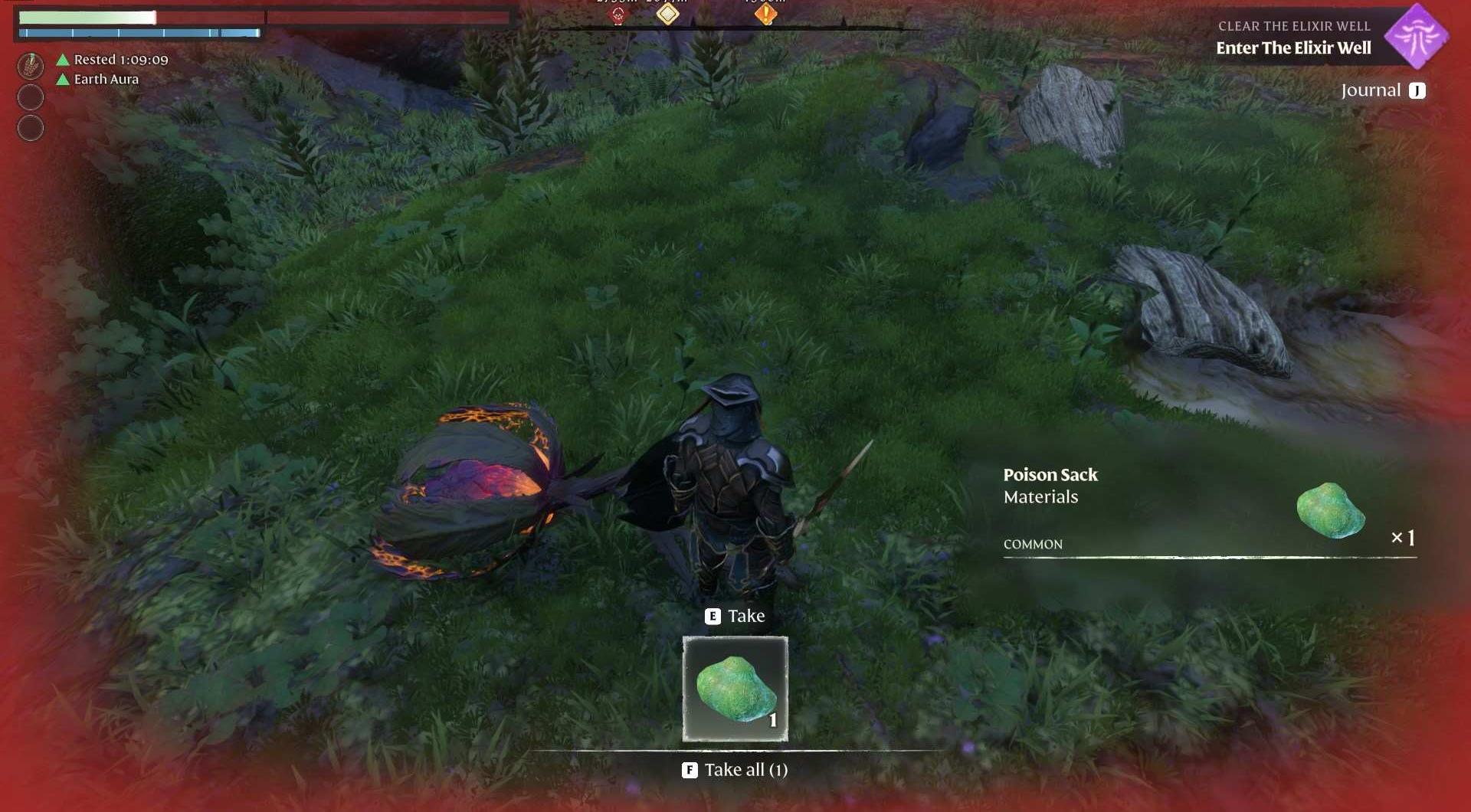Select the Poison Sack item thumbnail
The height and width of the screenshot is (812, 1471).
(x=734, y=687)
